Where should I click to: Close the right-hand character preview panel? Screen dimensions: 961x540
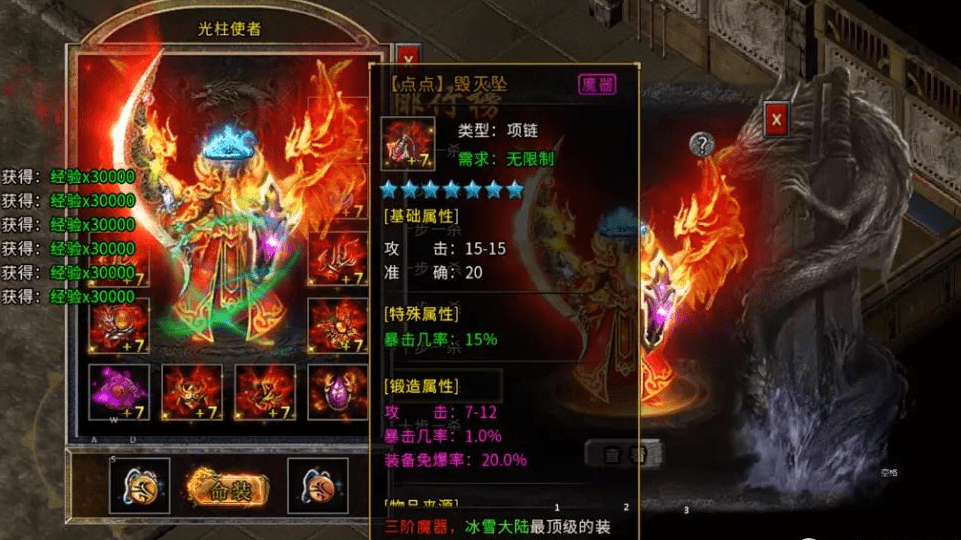pos(777,121)
